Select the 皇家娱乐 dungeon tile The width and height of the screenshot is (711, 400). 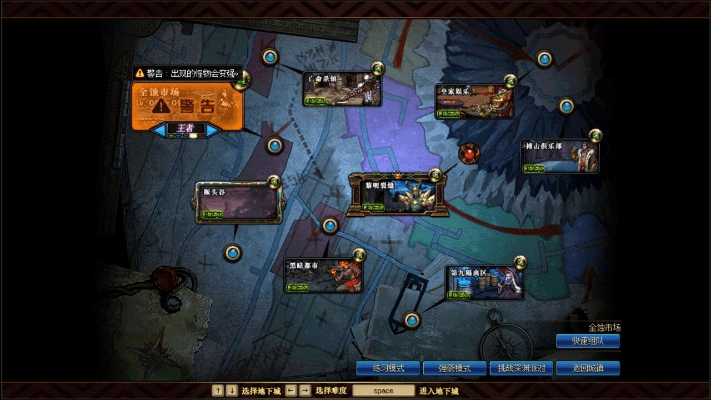(x=473, y=101)
